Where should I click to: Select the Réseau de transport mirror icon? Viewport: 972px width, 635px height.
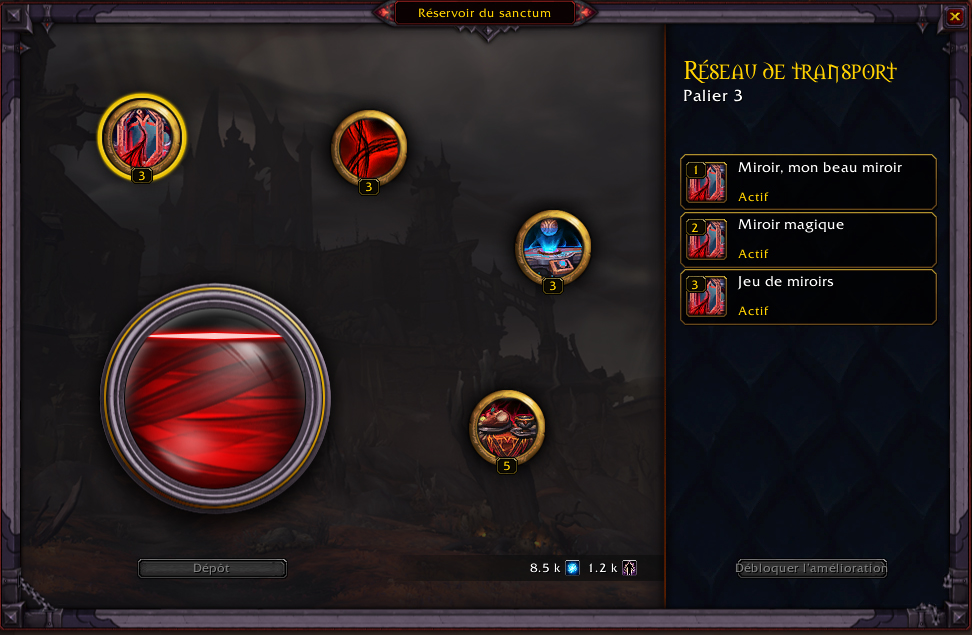click(x=142, y=135)
